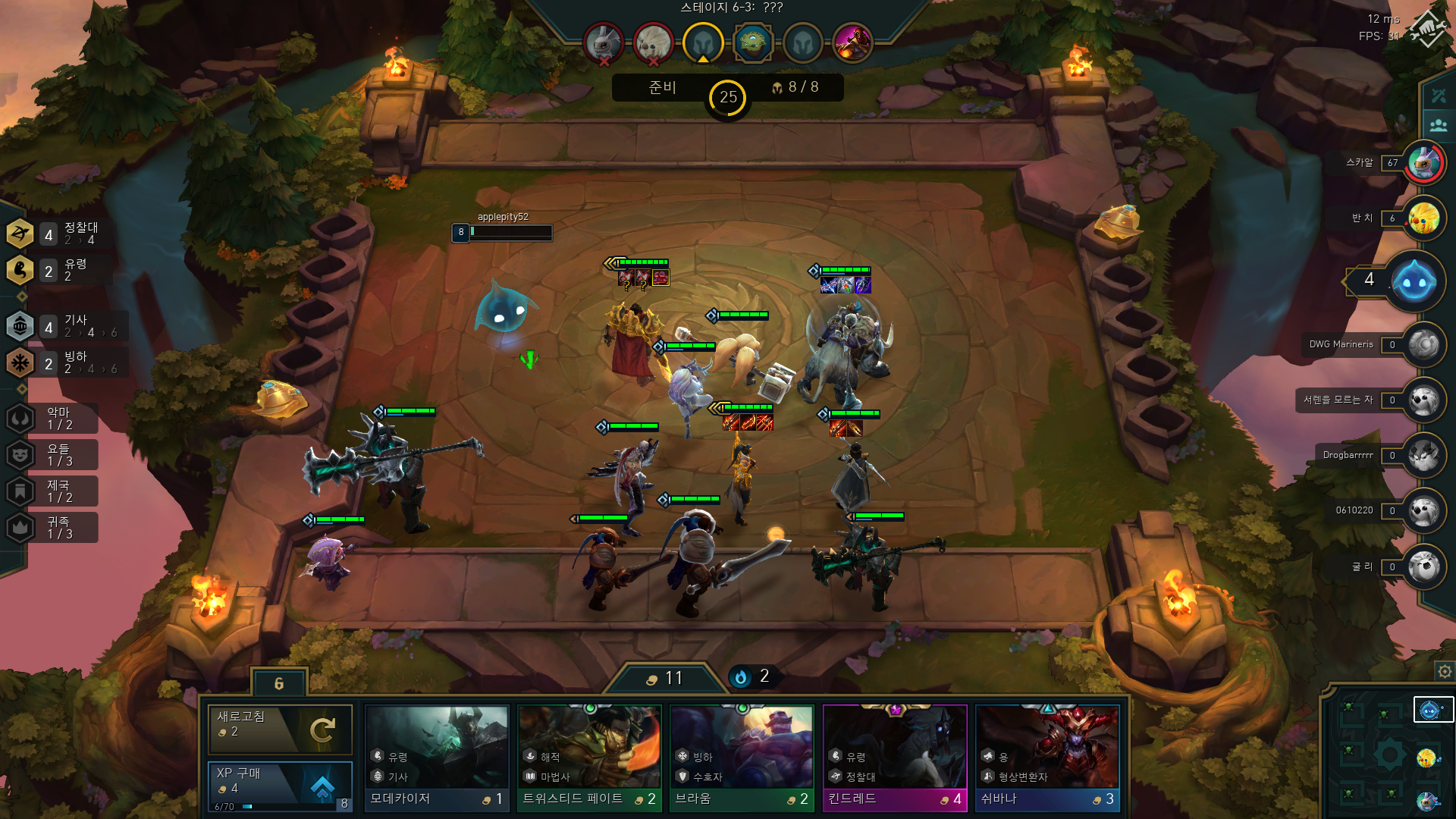Toggle the crossed-swords panel tab

(x=1439, y=96)
